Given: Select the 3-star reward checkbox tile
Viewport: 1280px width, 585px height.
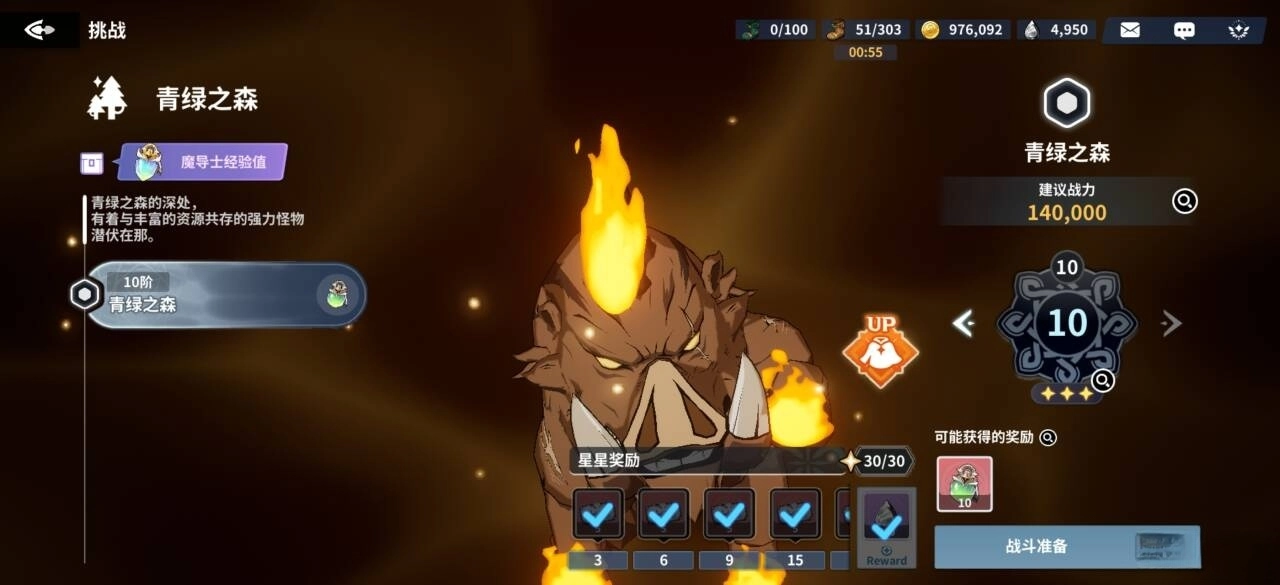Looking at the screenshot, I should (598, 515).
